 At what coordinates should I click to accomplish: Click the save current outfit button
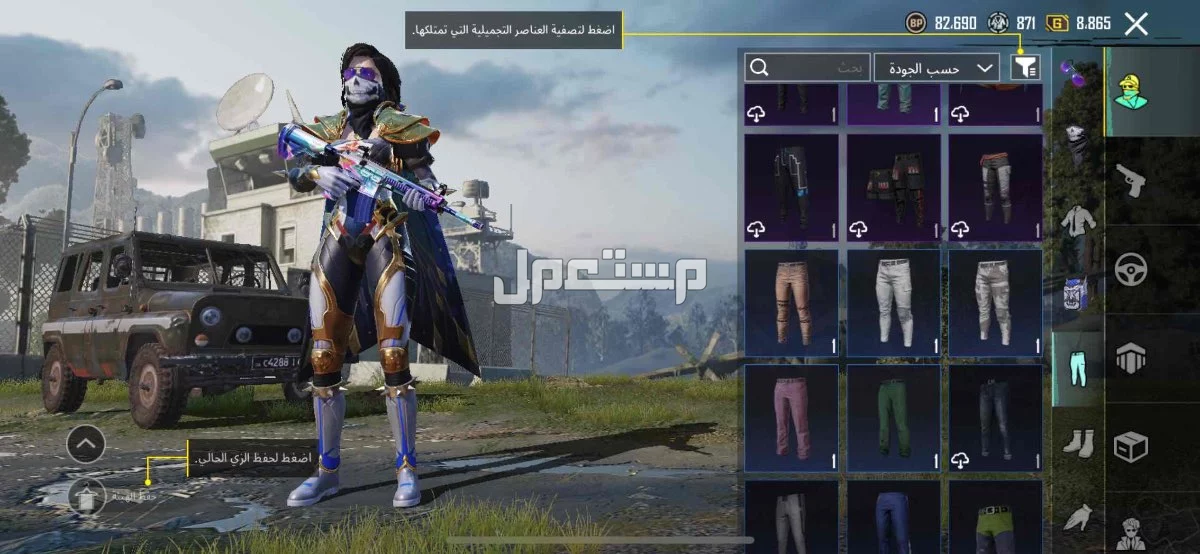point(88,494)
